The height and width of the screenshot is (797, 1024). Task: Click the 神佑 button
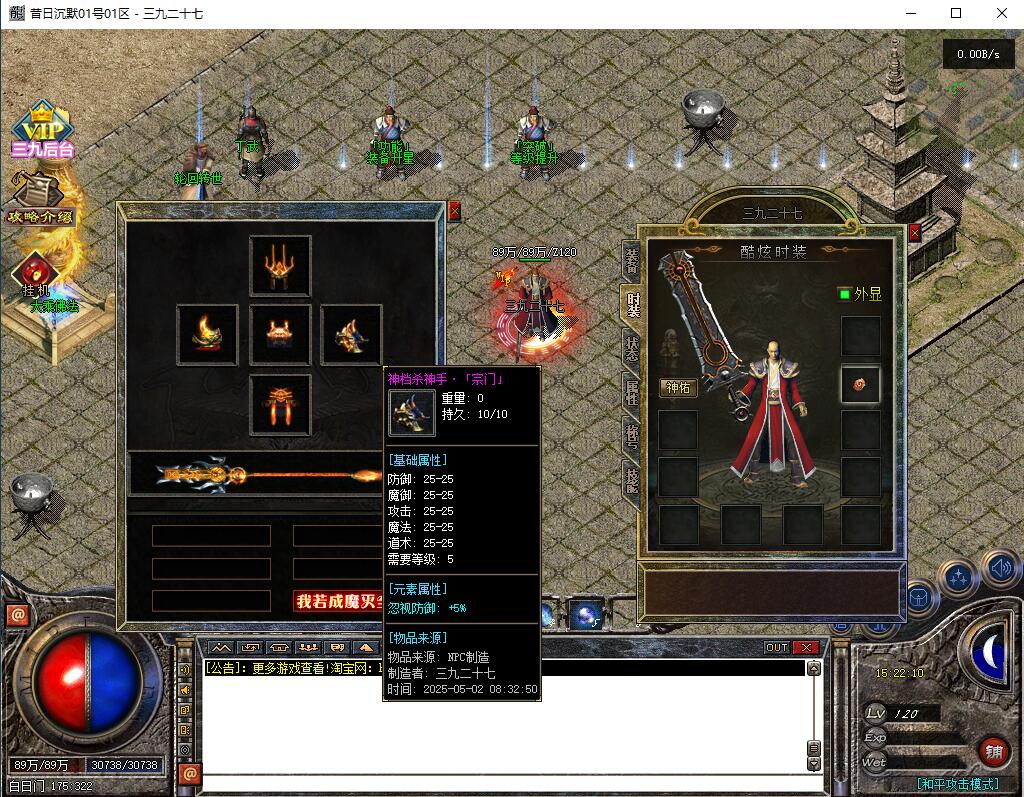(679, 387)
